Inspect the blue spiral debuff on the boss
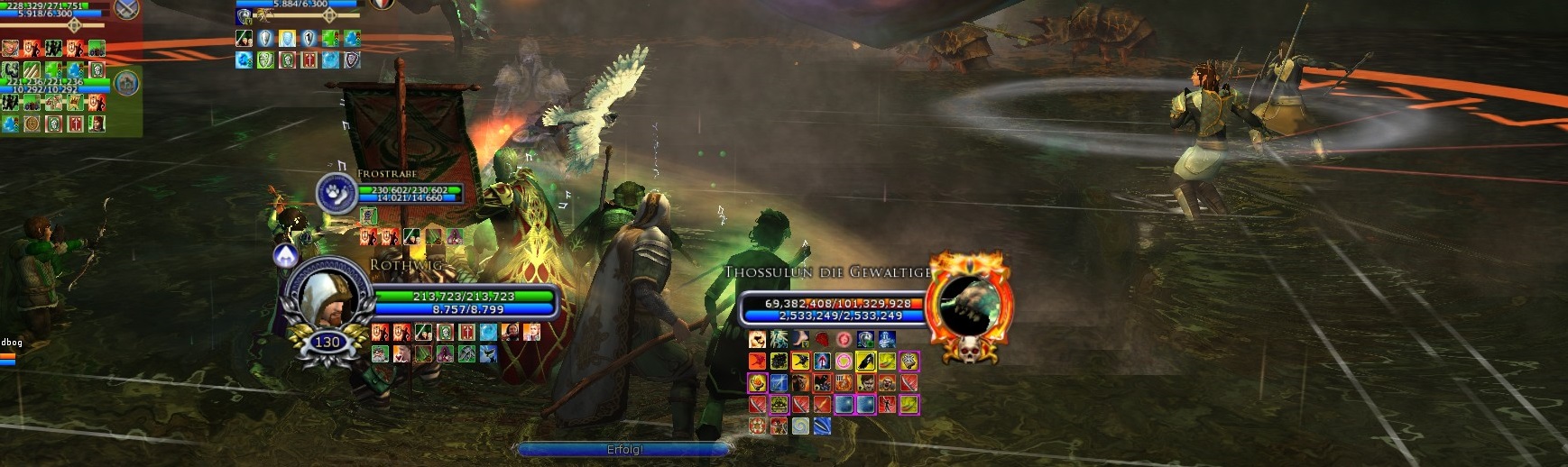Image resolution: width=1568 pixels, height=467 pixels. pos(800,426)
